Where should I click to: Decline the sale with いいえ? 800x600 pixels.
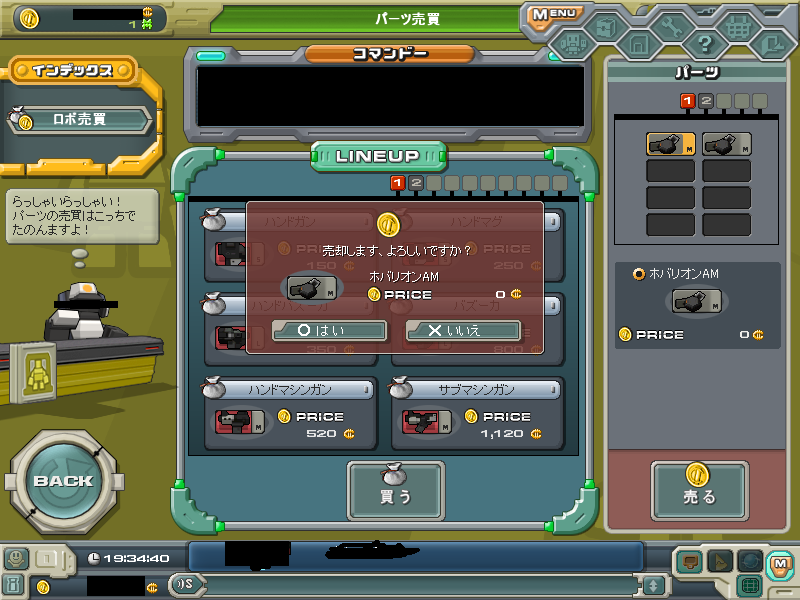(x=463, y=331)
